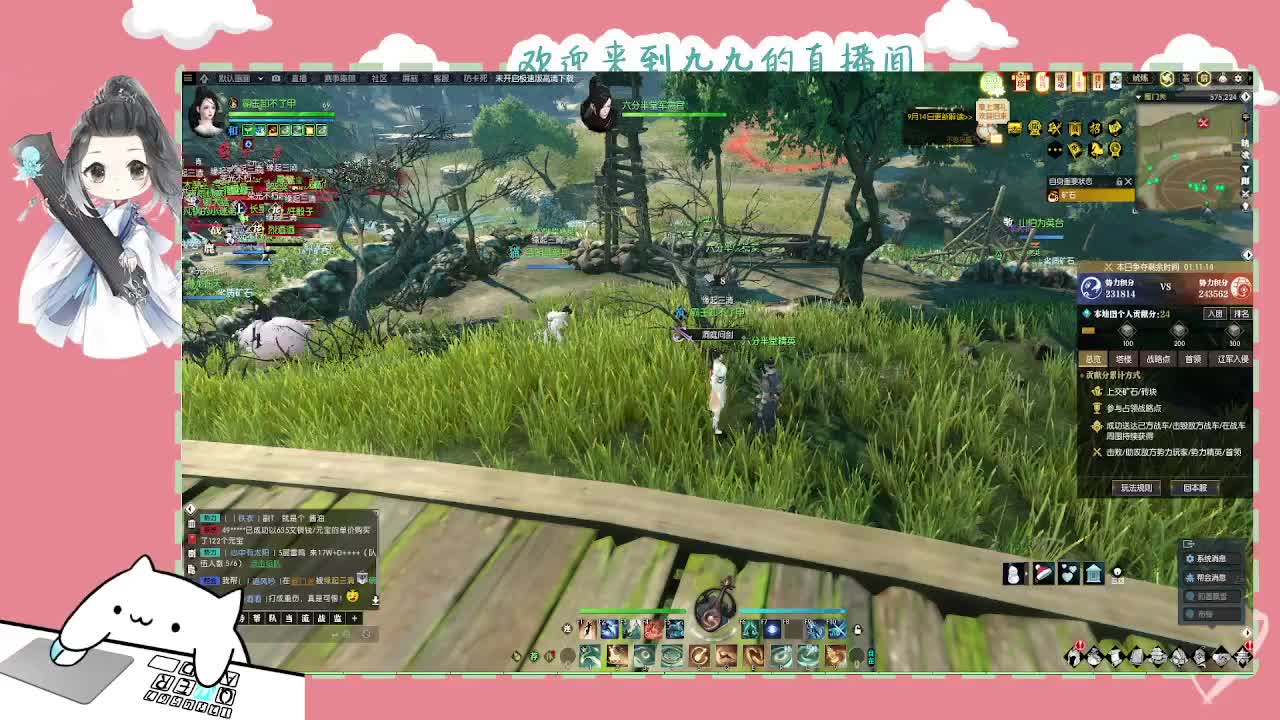Open the settings gear at top right
The image size is (1280, 720).
(1238, 78)
